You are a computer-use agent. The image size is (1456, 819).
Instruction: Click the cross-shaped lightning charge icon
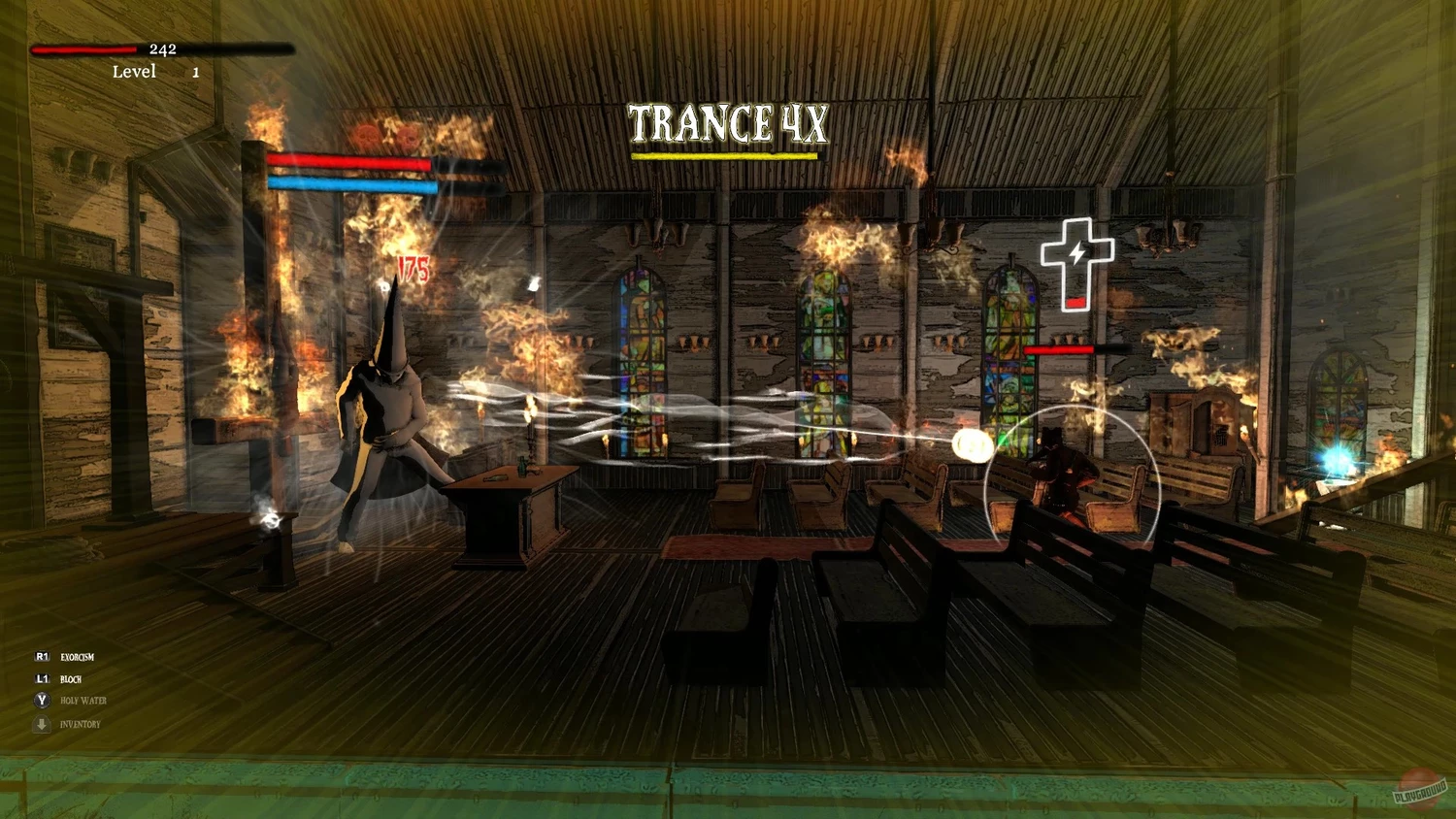(1075, 263)
